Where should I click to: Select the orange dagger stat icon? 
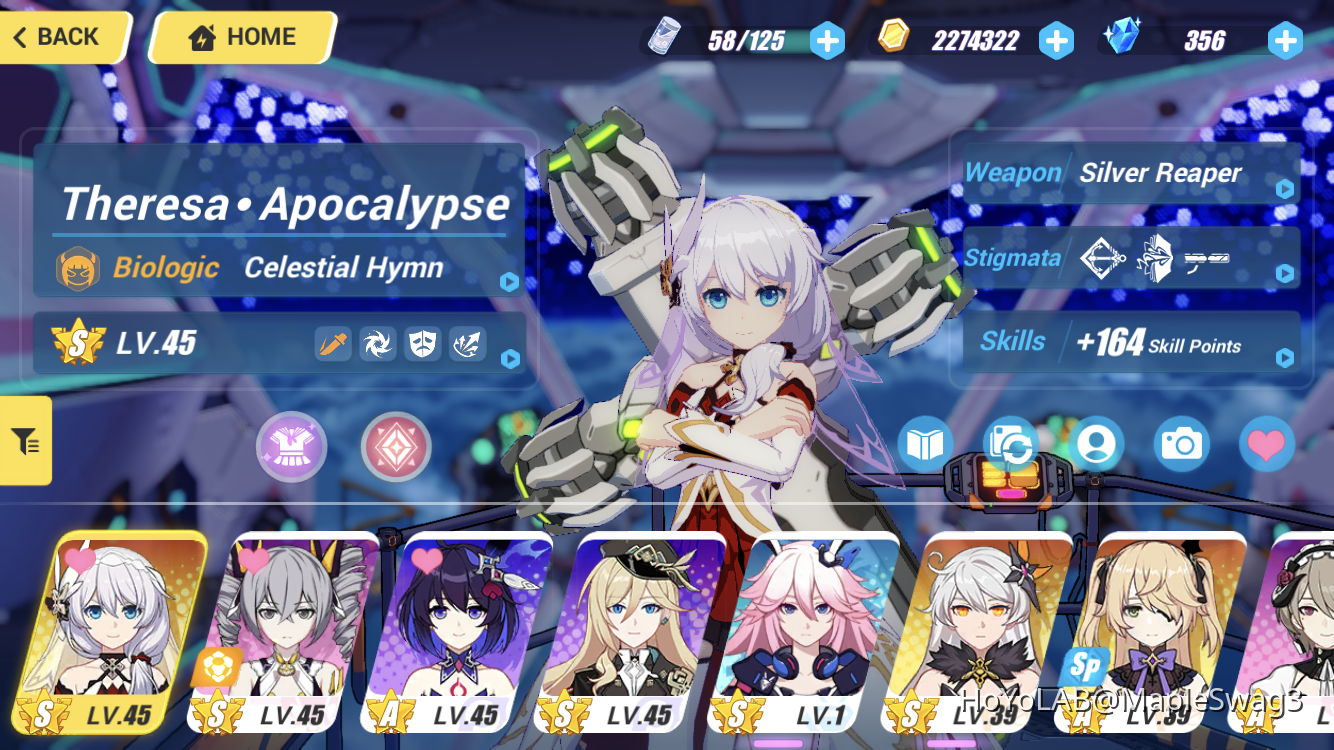tap(333, 343)
